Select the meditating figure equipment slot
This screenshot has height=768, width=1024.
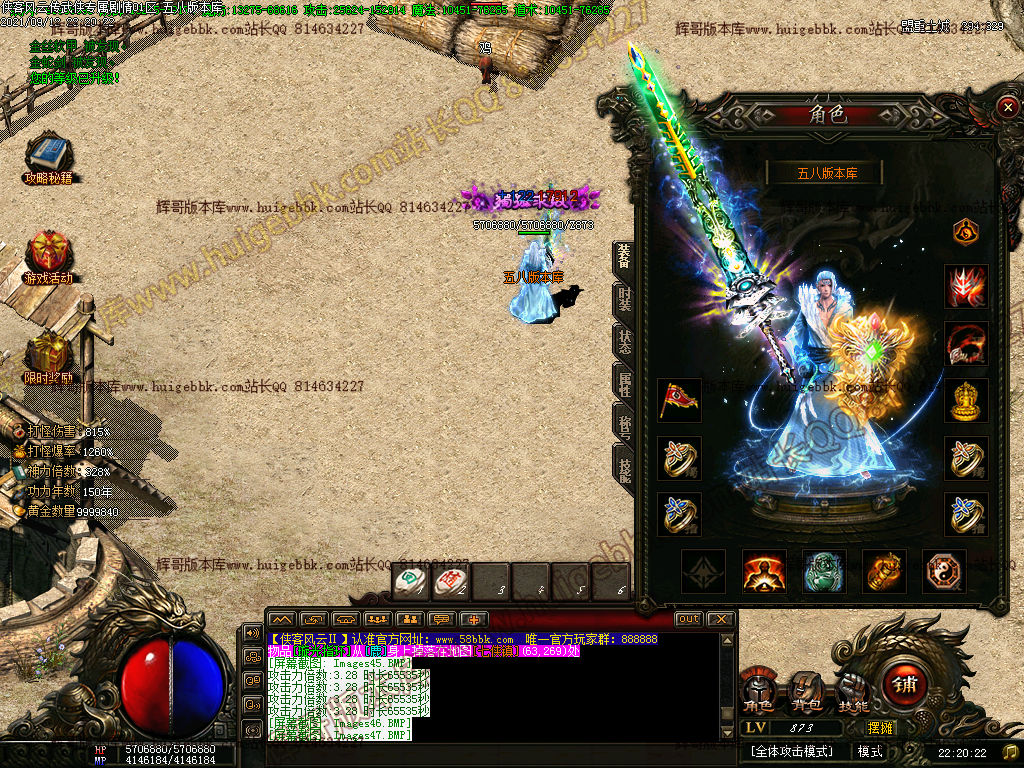(x=764, y=571)
